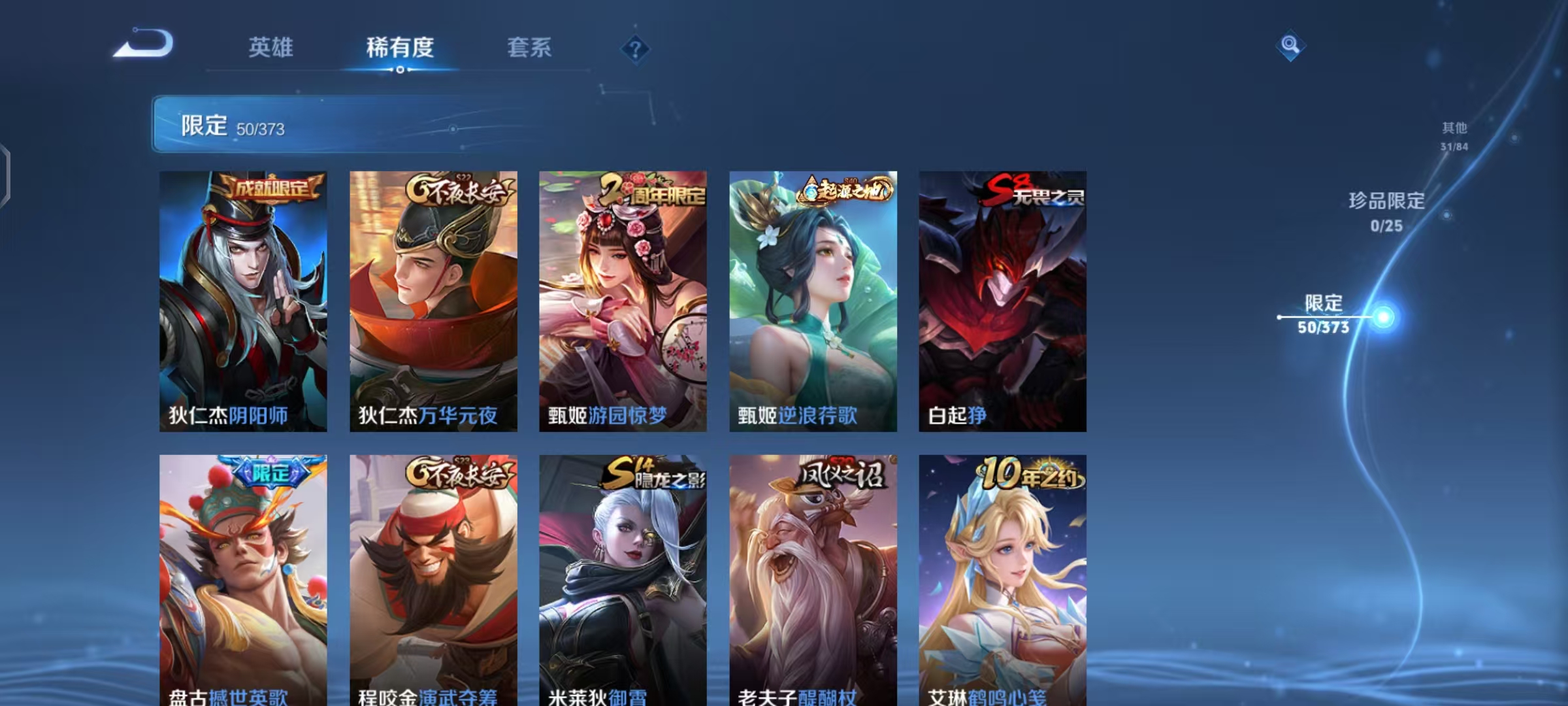View the 白起 狰 skin card
The height and width of the screenshot is (706, 1568).
tap(1002, 301)
